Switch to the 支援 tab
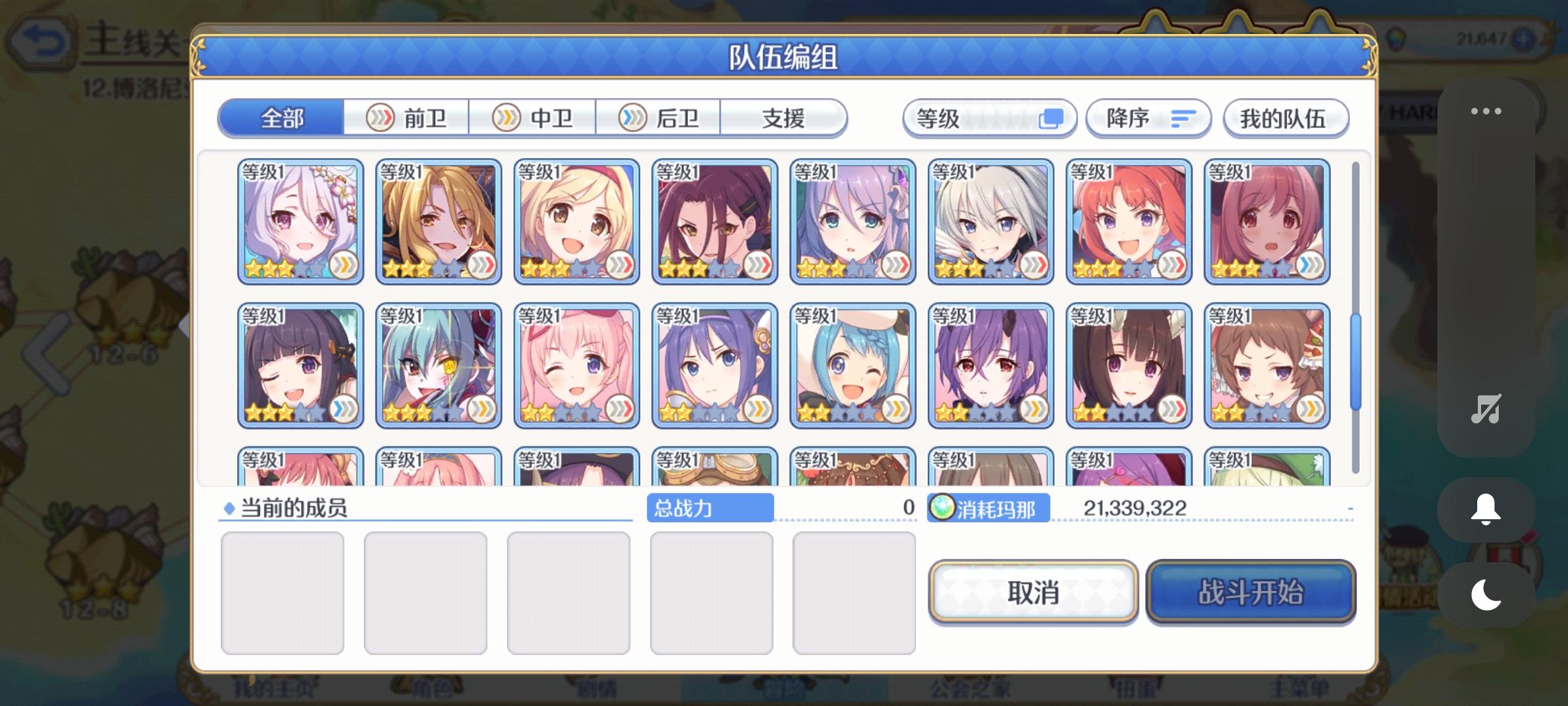 coord(783,118)
